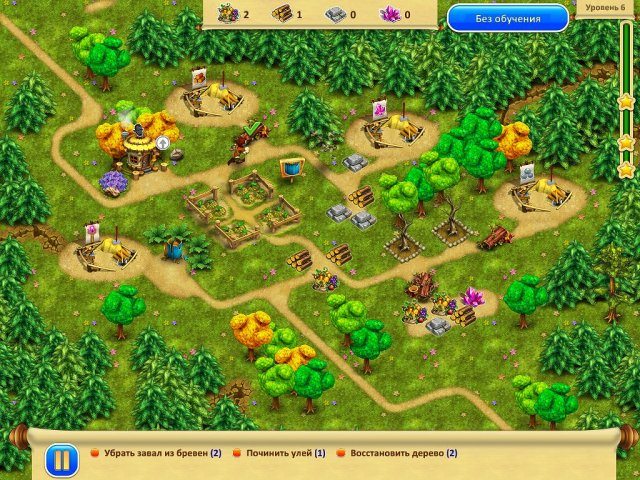Viewport: 640px width, 480px height.
Task: Pause the game with the round pause button
Action: pyautogui.click(x=60, y=460)
